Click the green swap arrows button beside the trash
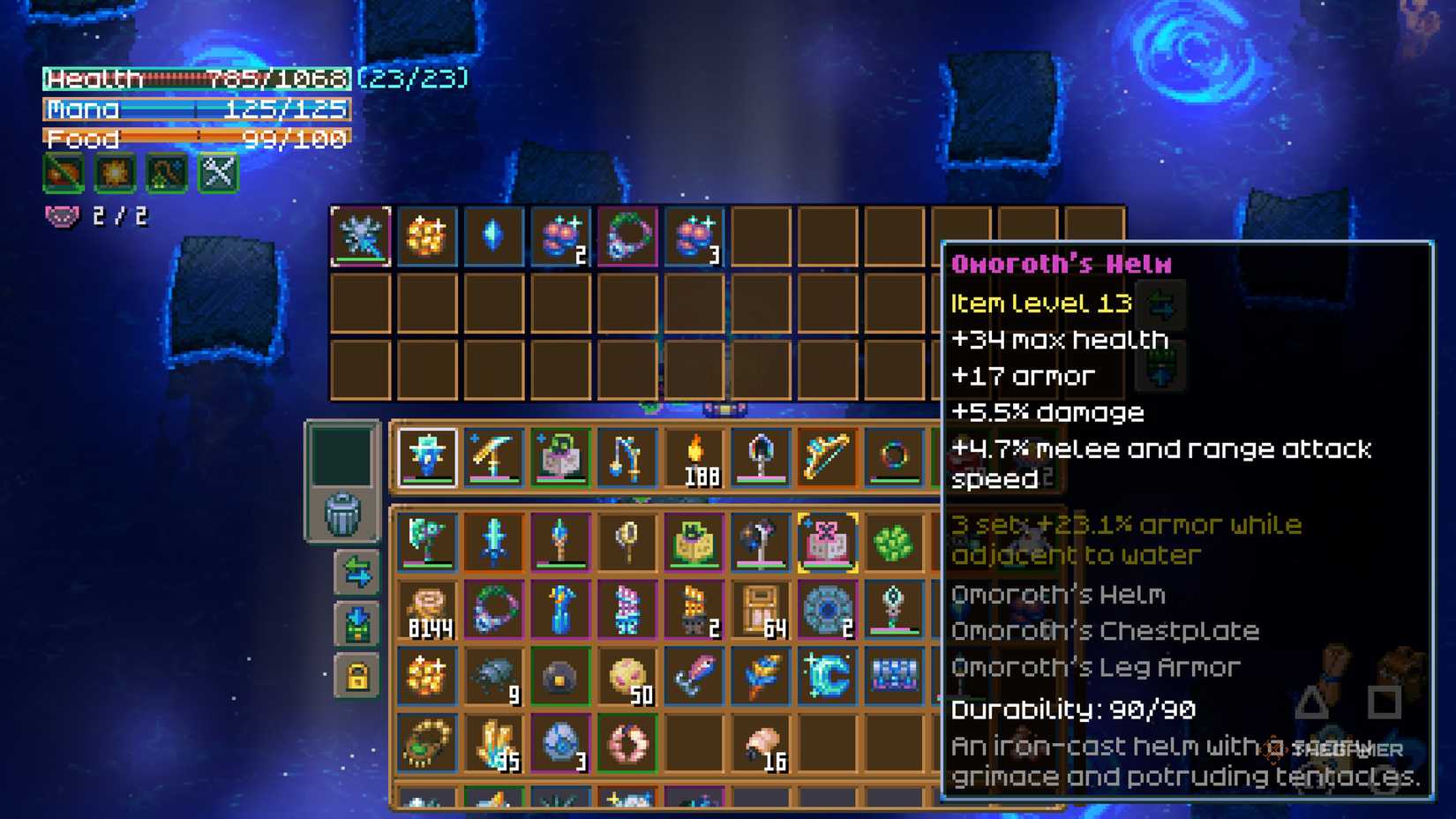Screen dimensions: 1456x819 click(360, 572)
